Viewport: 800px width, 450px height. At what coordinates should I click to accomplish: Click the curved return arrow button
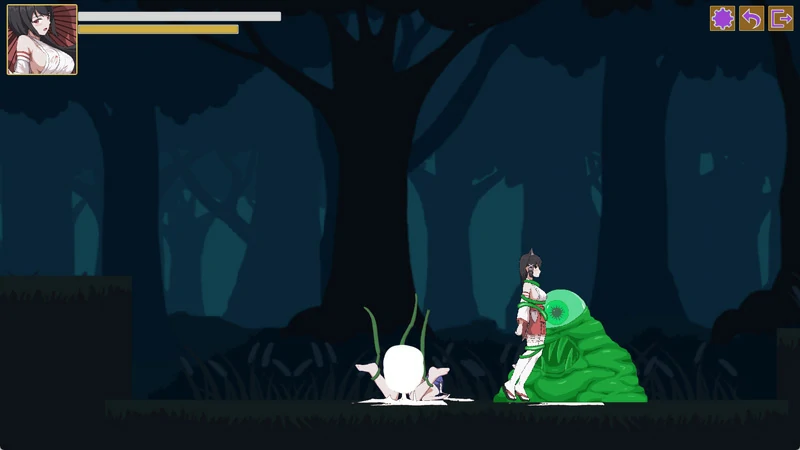751,18
